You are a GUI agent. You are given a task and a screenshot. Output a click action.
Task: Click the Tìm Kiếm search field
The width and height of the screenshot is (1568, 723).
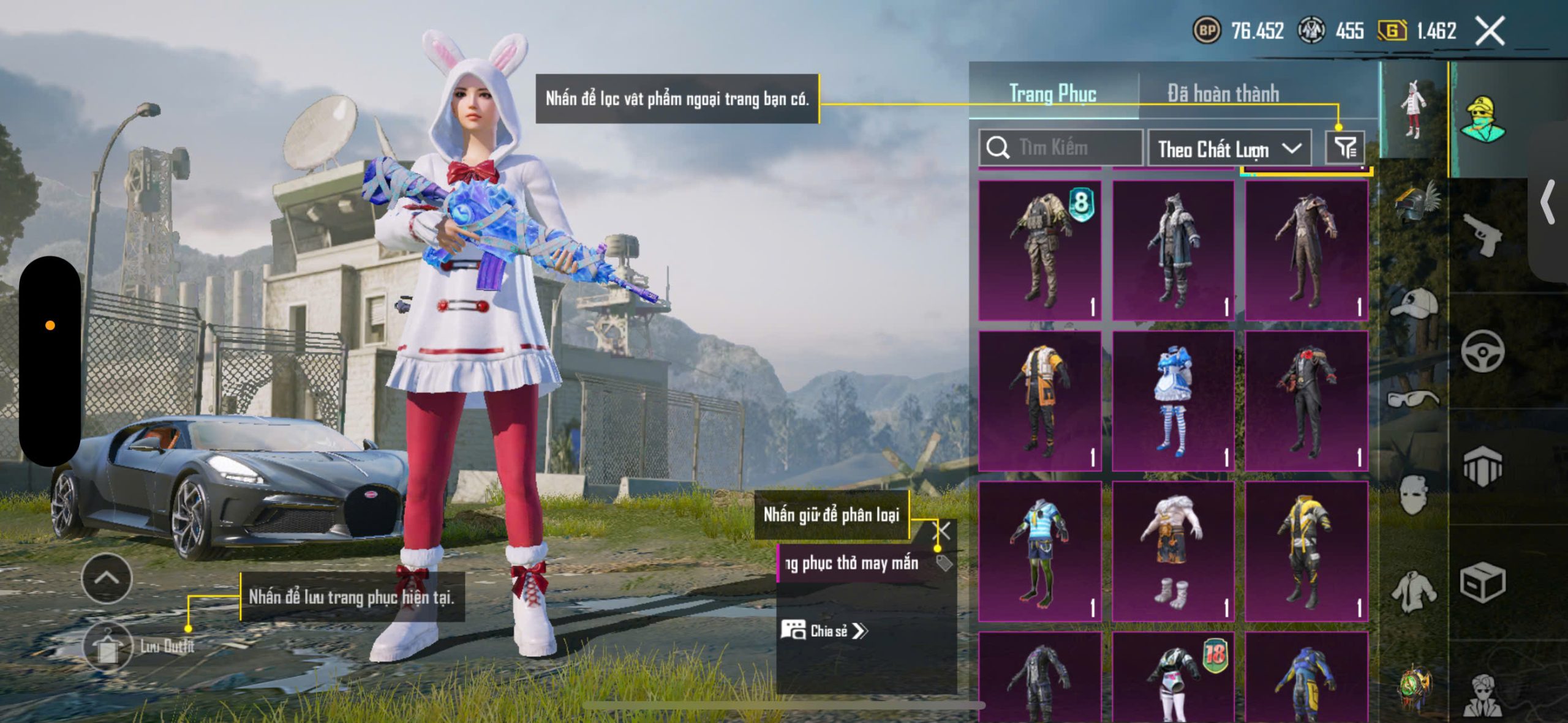click(x=1066, y=148)
